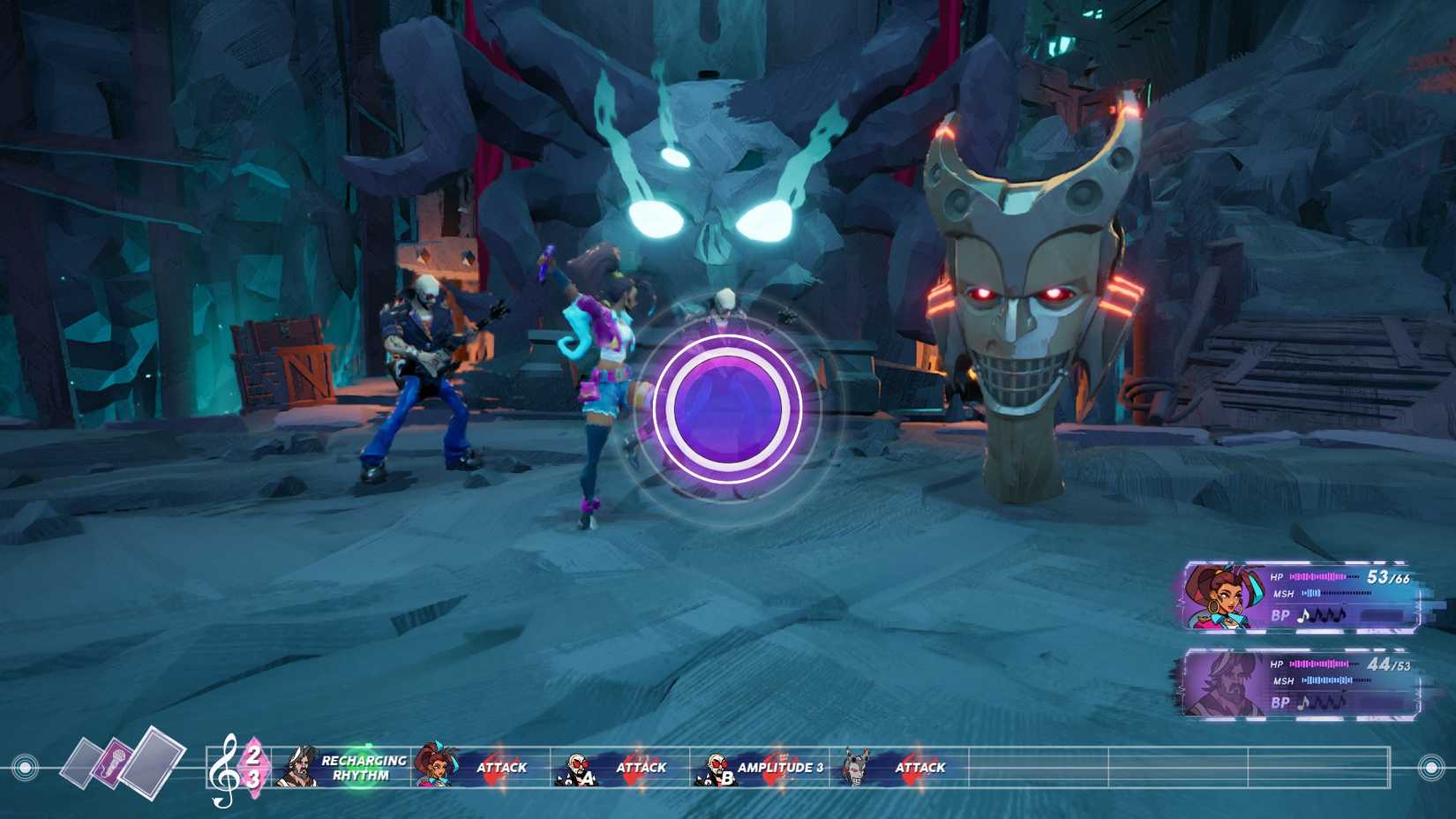Hit the purple rhythm timing circle

[x=727, y=409]
